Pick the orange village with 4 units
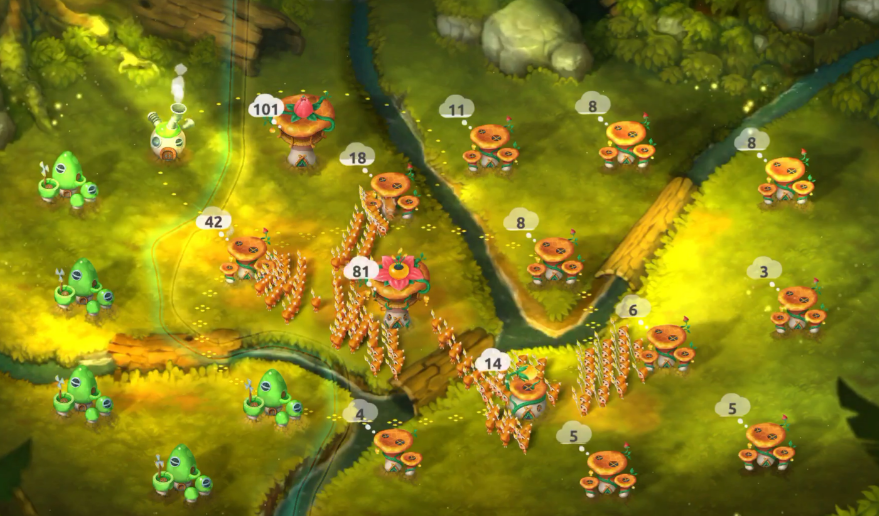The width and height of the screenshot is (879, 516). (x=396, y=449)
